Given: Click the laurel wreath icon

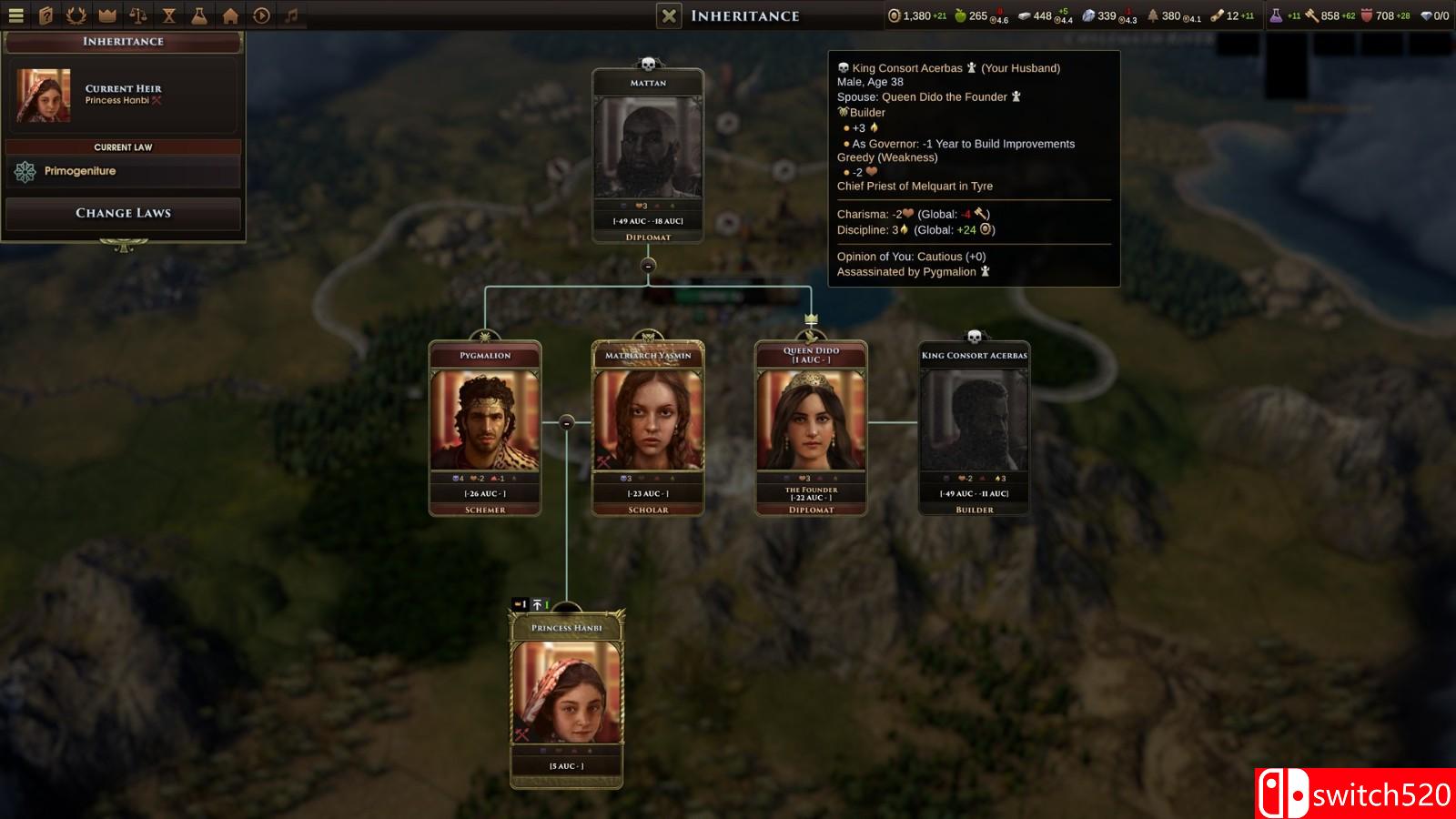Looking at the screenshot, I should pyautogui.click(x=76, y=15).
